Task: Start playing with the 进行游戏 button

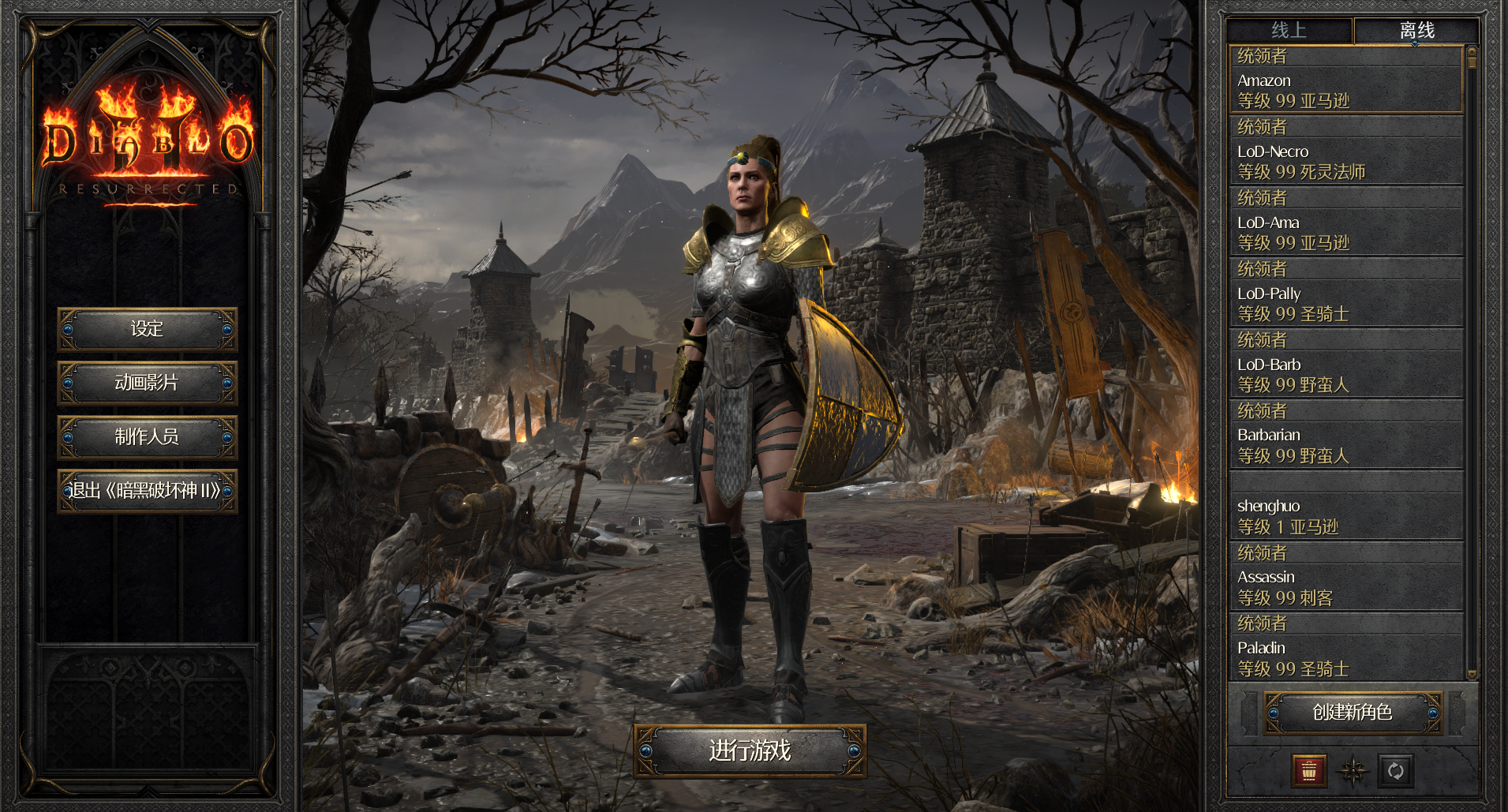Action: pyautogui.click(x=750, y=750)
